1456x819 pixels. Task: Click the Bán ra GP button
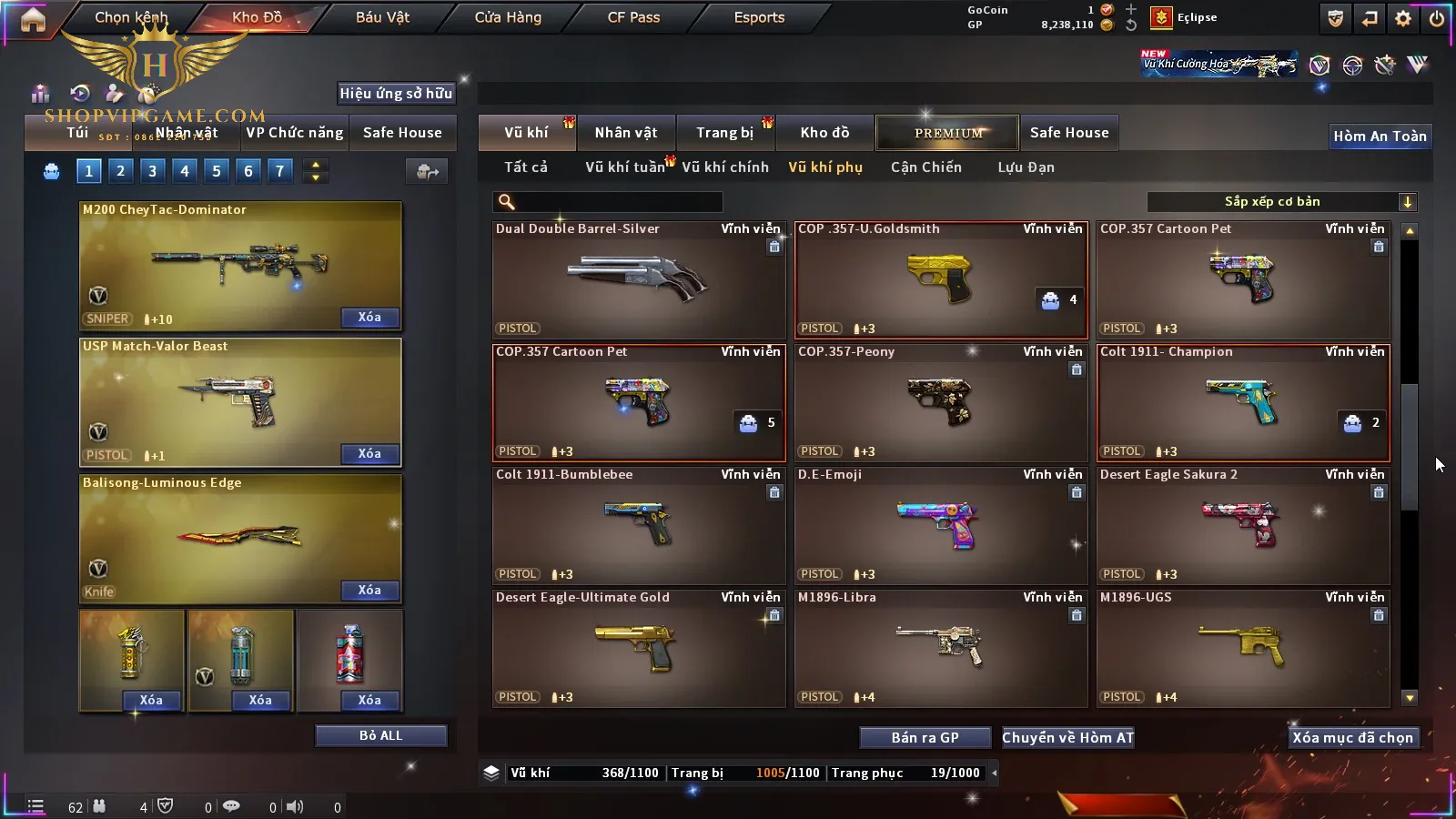[x=925, y=738]
